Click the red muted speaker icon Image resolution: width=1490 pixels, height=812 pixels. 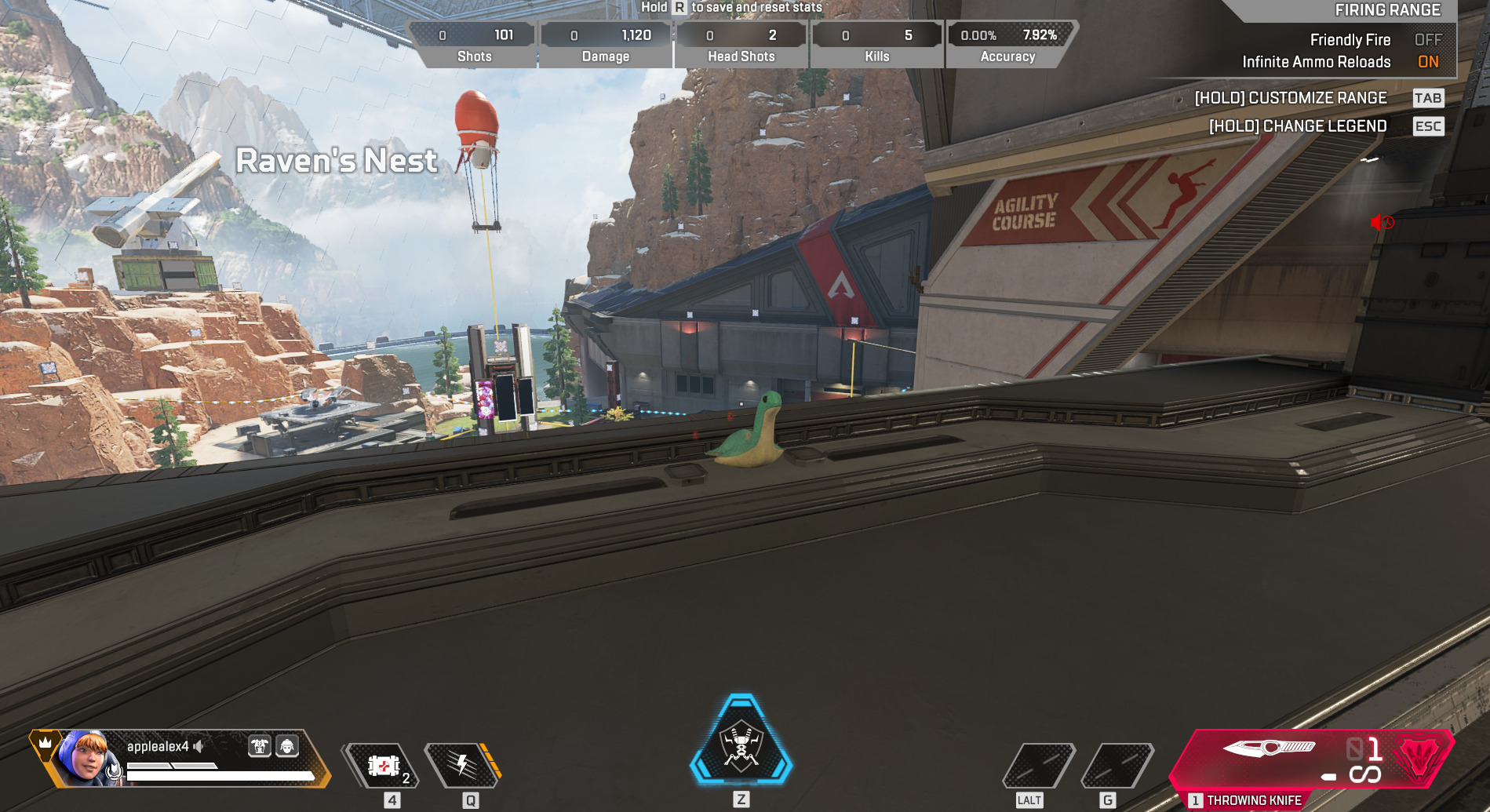coord(1382,223)
